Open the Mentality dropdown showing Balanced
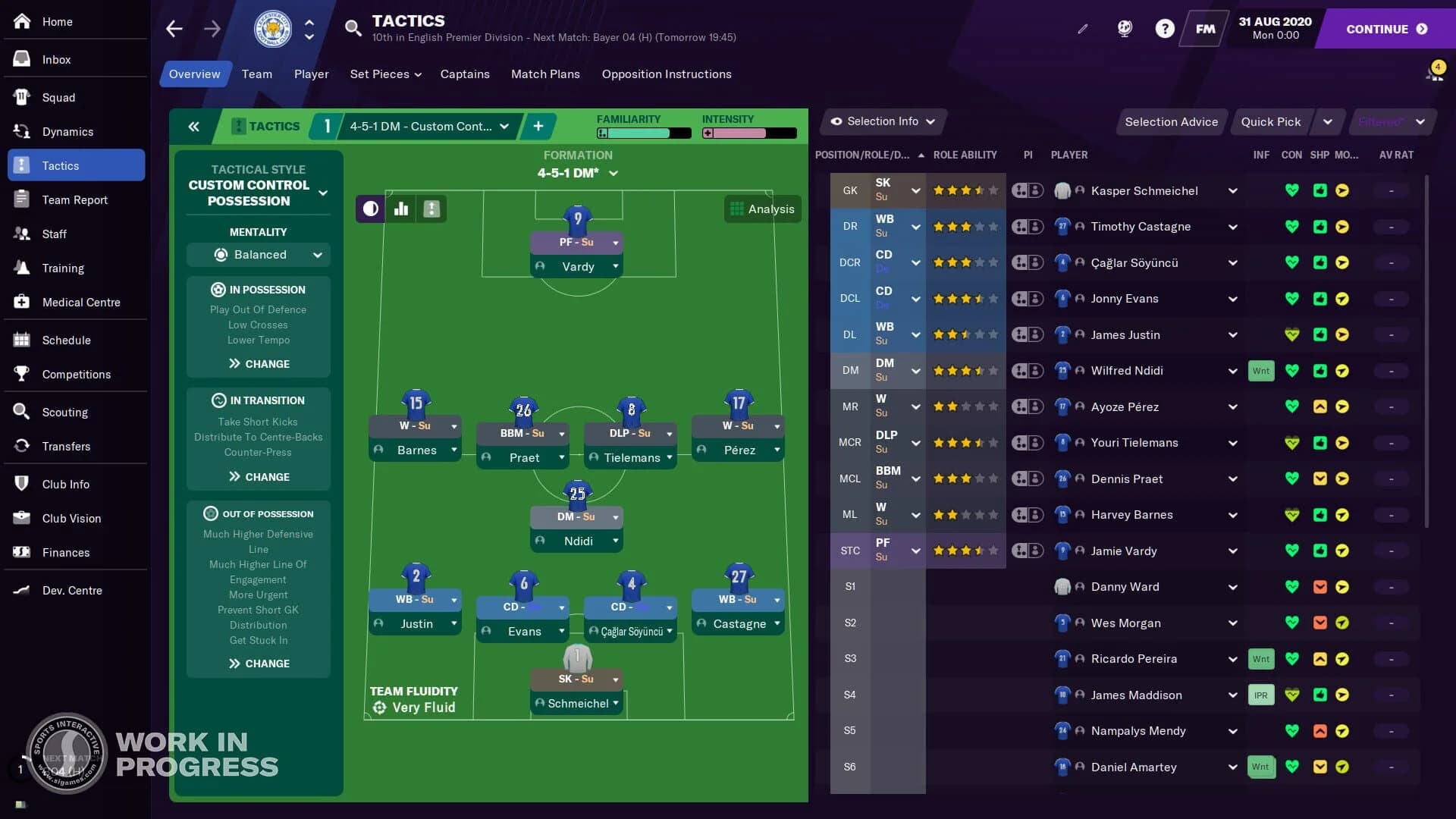This screenshot has height=819, width=1456. 258,255
